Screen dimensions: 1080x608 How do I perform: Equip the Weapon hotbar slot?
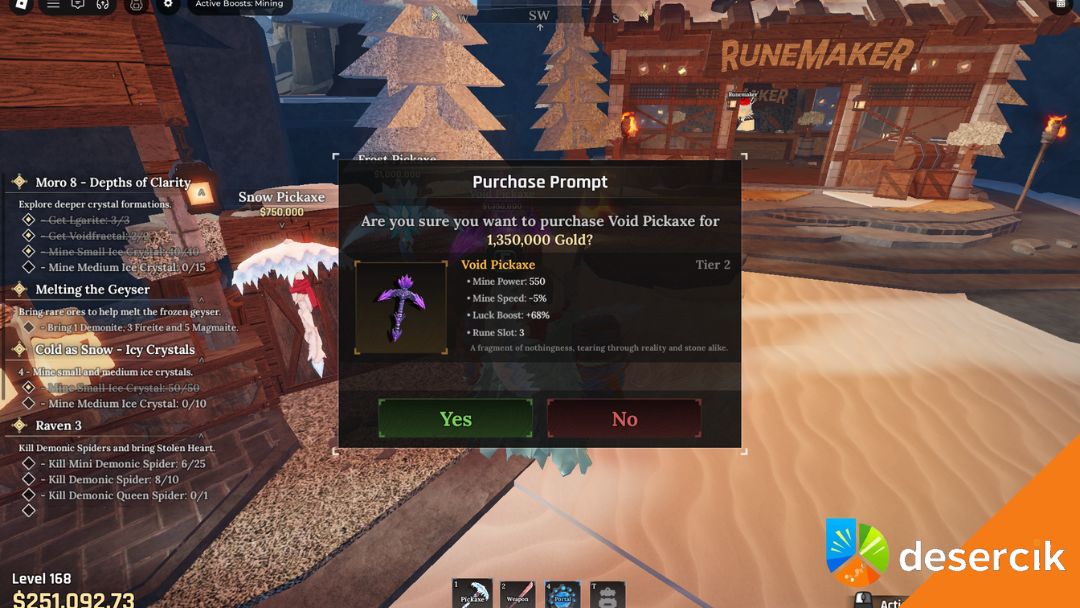pyautogui.click(x=517, y=594)
